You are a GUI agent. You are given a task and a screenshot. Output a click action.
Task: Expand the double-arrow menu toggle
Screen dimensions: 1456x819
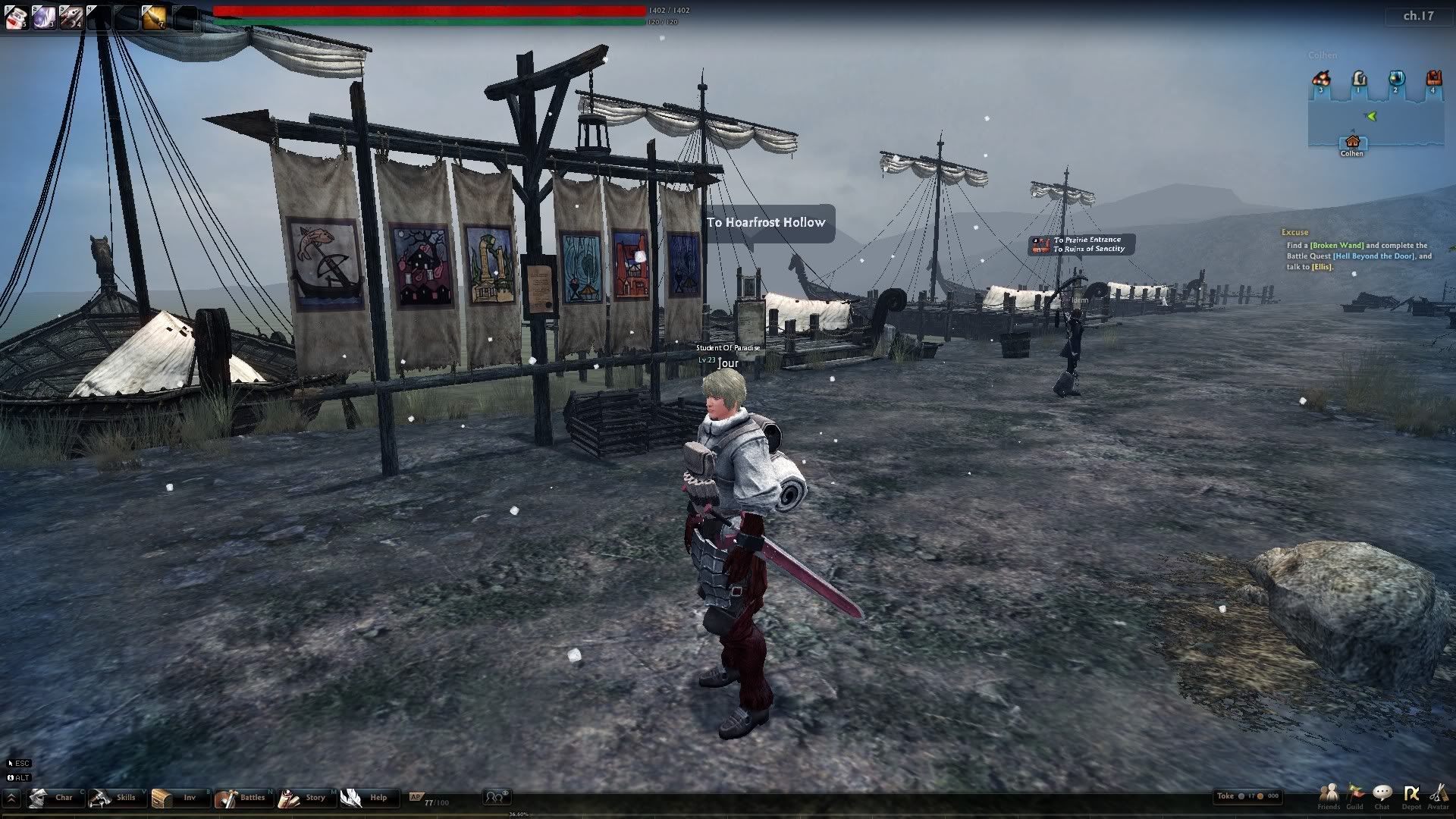[x=11, y=798]
